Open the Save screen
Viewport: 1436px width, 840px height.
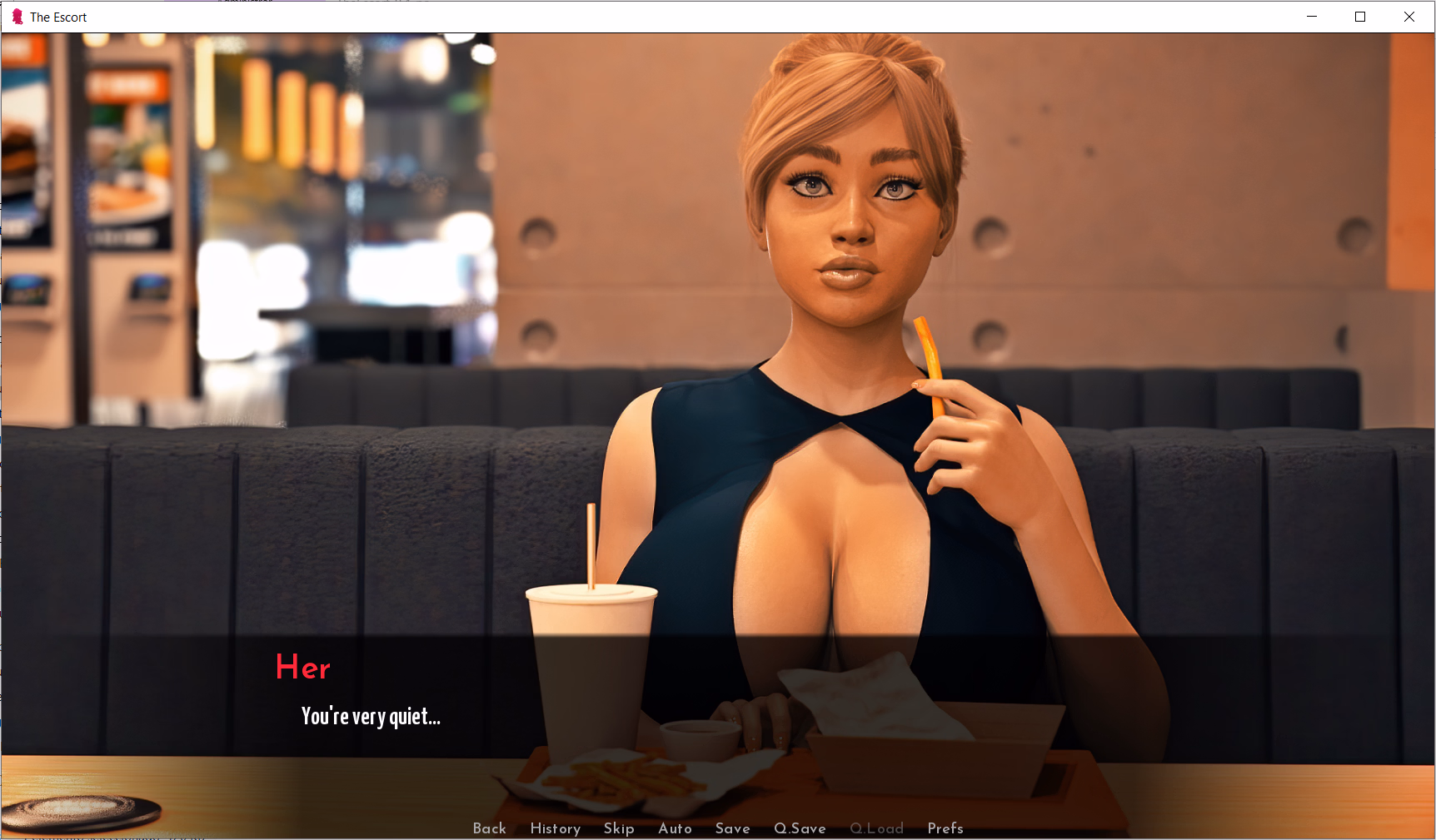(732, 828)
